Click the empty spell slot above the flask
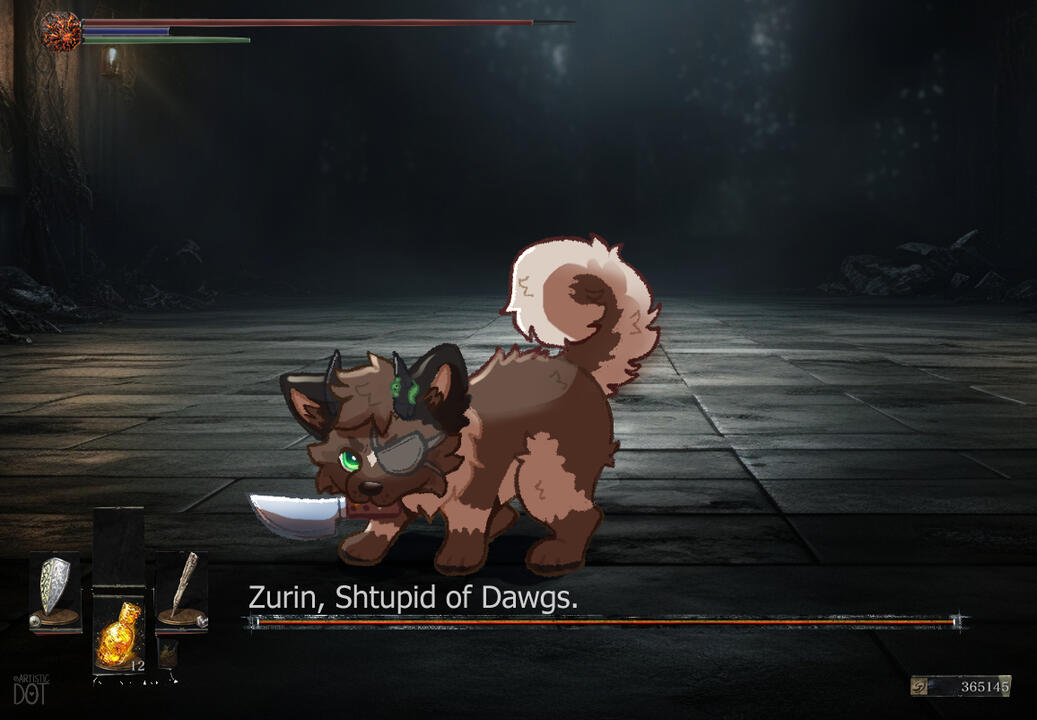Image resolution: width=1037 pixels, height=720 pixels. 118,547
